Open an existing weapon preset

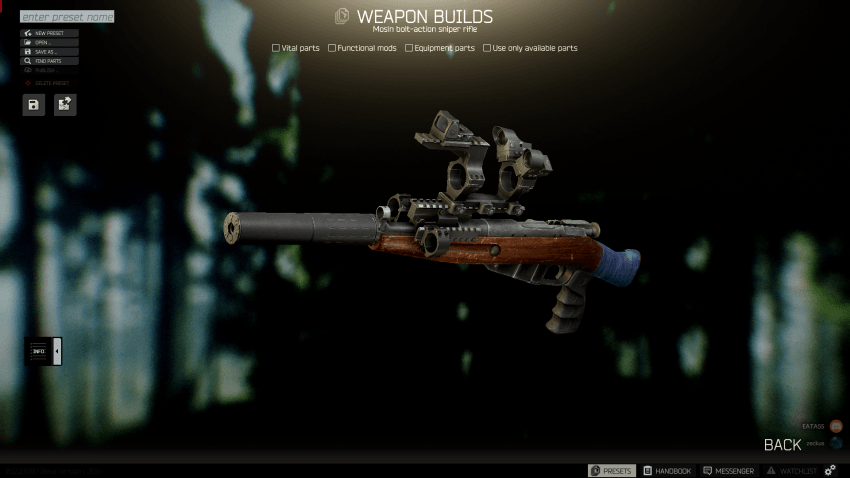(50, 43)
